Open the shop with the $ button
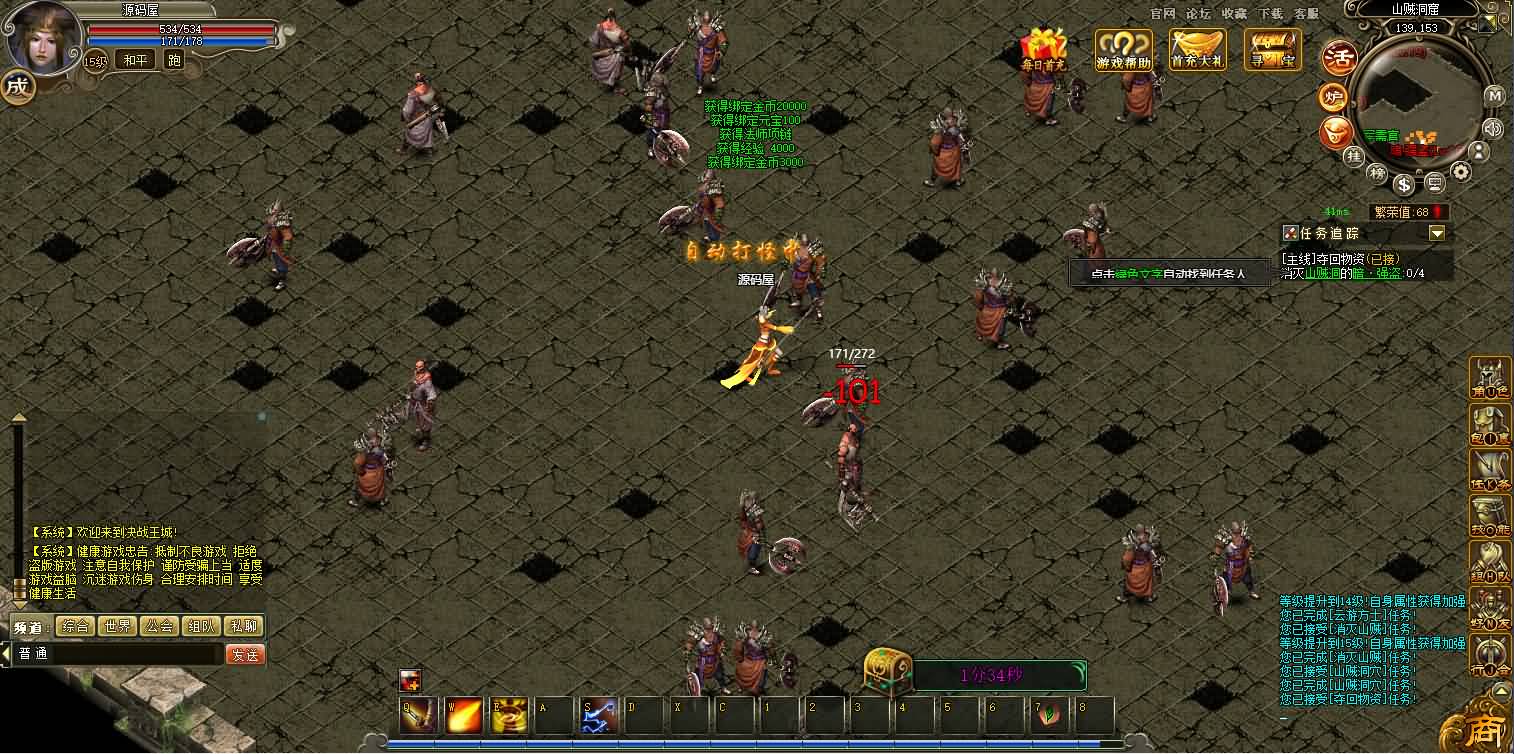The image size is (1514, 754). [1405, 184]
